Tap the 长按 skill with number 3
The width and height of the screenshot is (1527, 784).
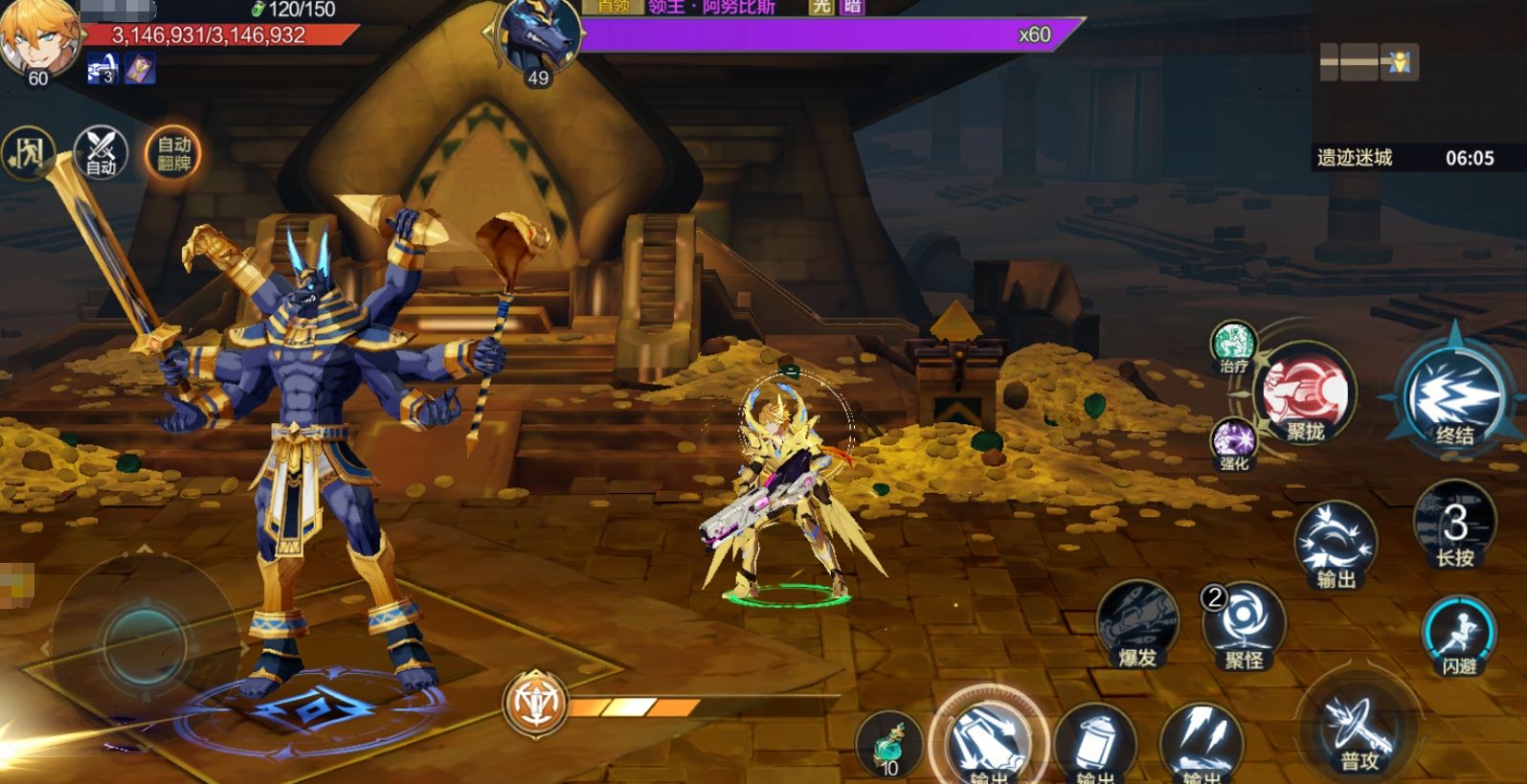click(x=1454, y=526)
